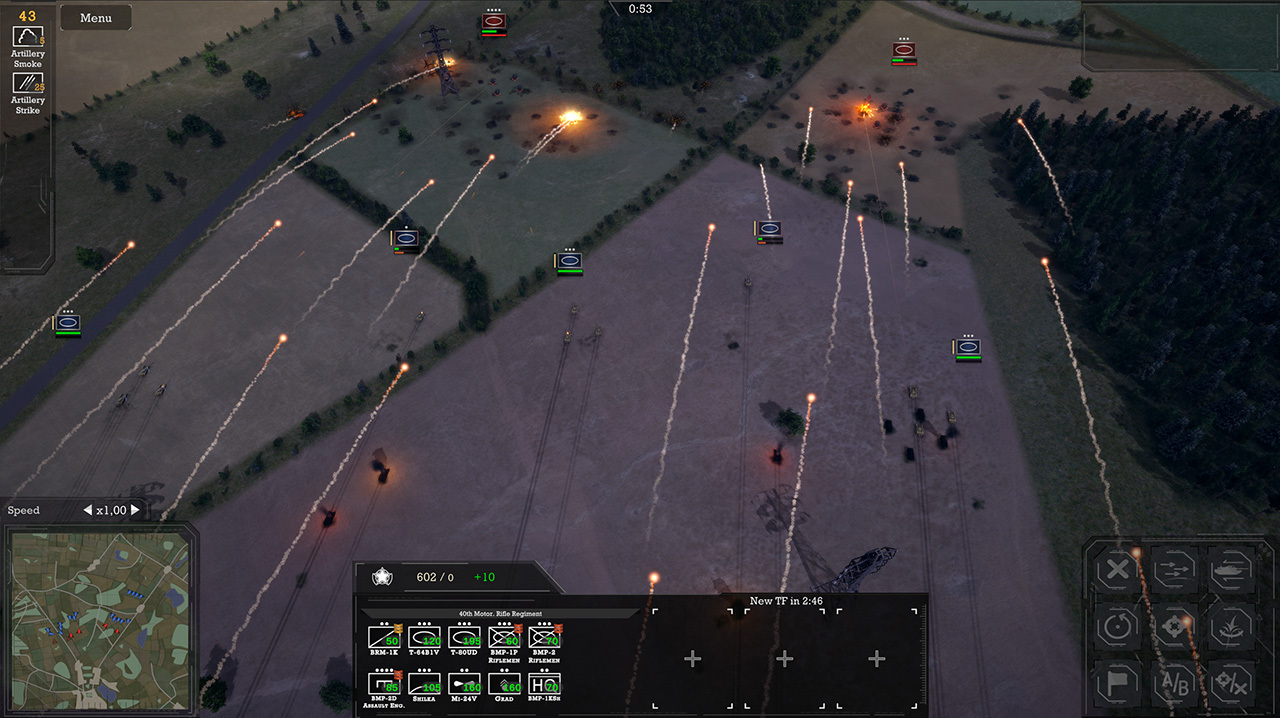Select the BMP-1KSh HQ card

tap(544, 684)
